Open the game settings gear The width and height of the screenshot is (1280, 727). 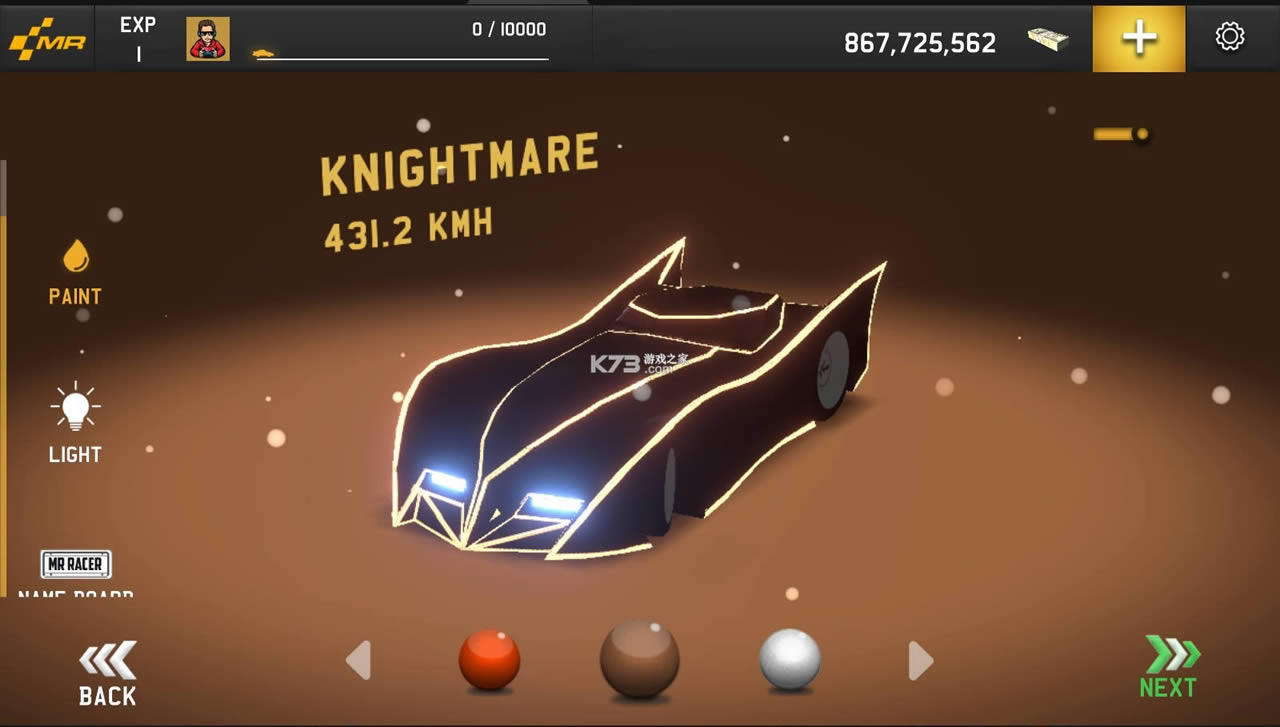(1229, 36)
